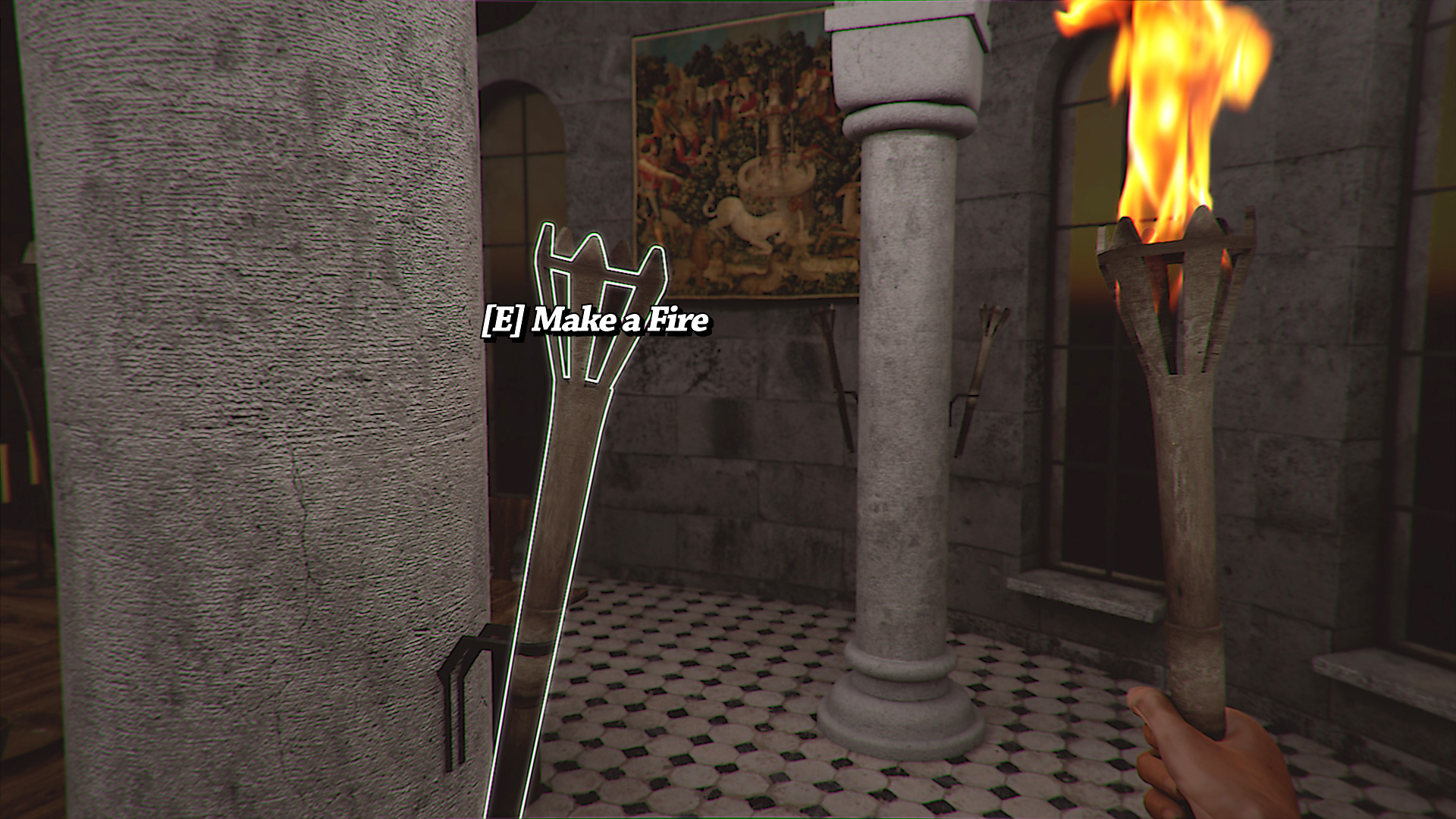
Task: Click the Make a Fire text label
Action: tap(622, 321)
